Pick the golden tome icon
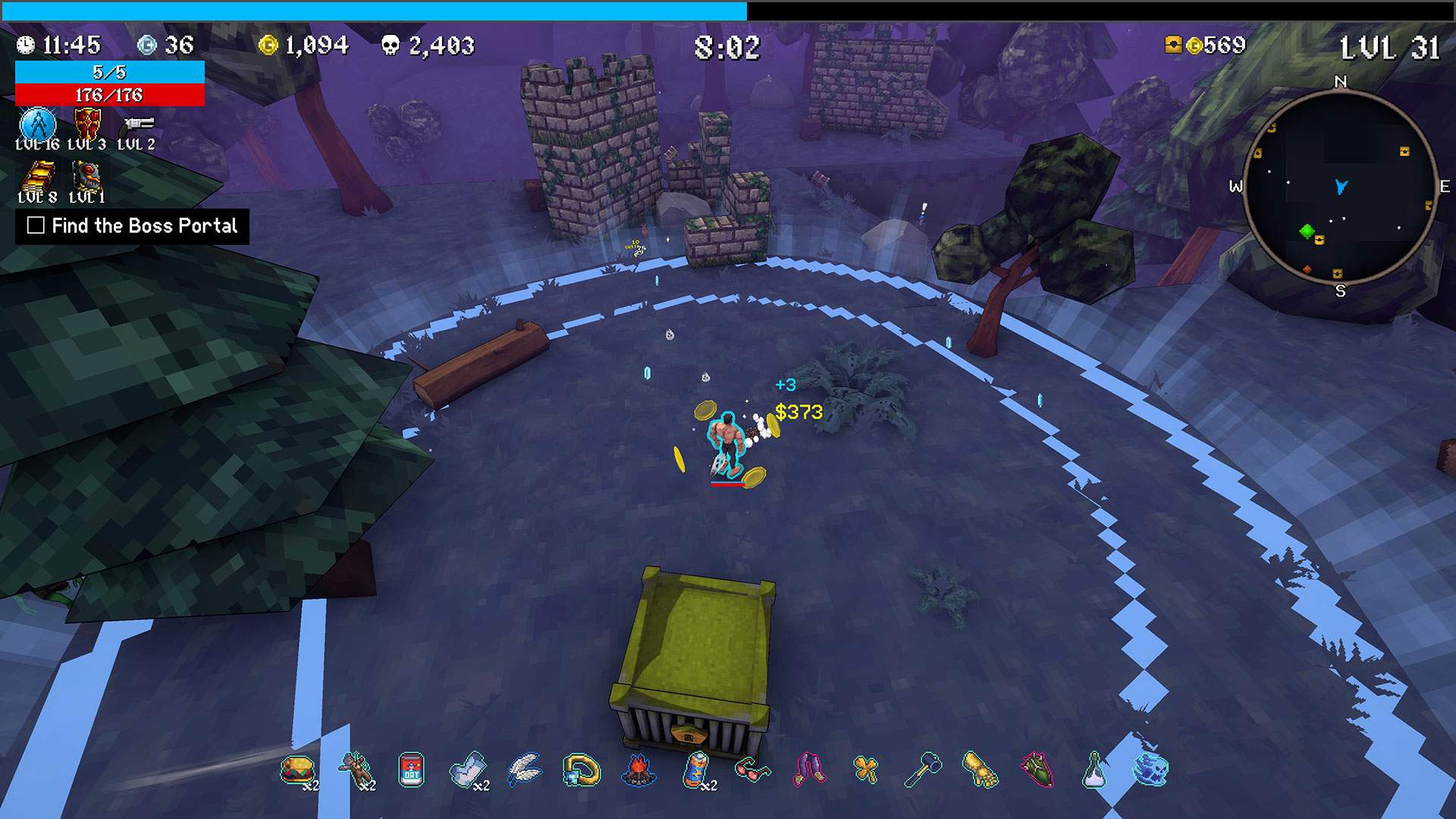The height and width of the screenshot is (819, 1456). click(x=38, y=179)
